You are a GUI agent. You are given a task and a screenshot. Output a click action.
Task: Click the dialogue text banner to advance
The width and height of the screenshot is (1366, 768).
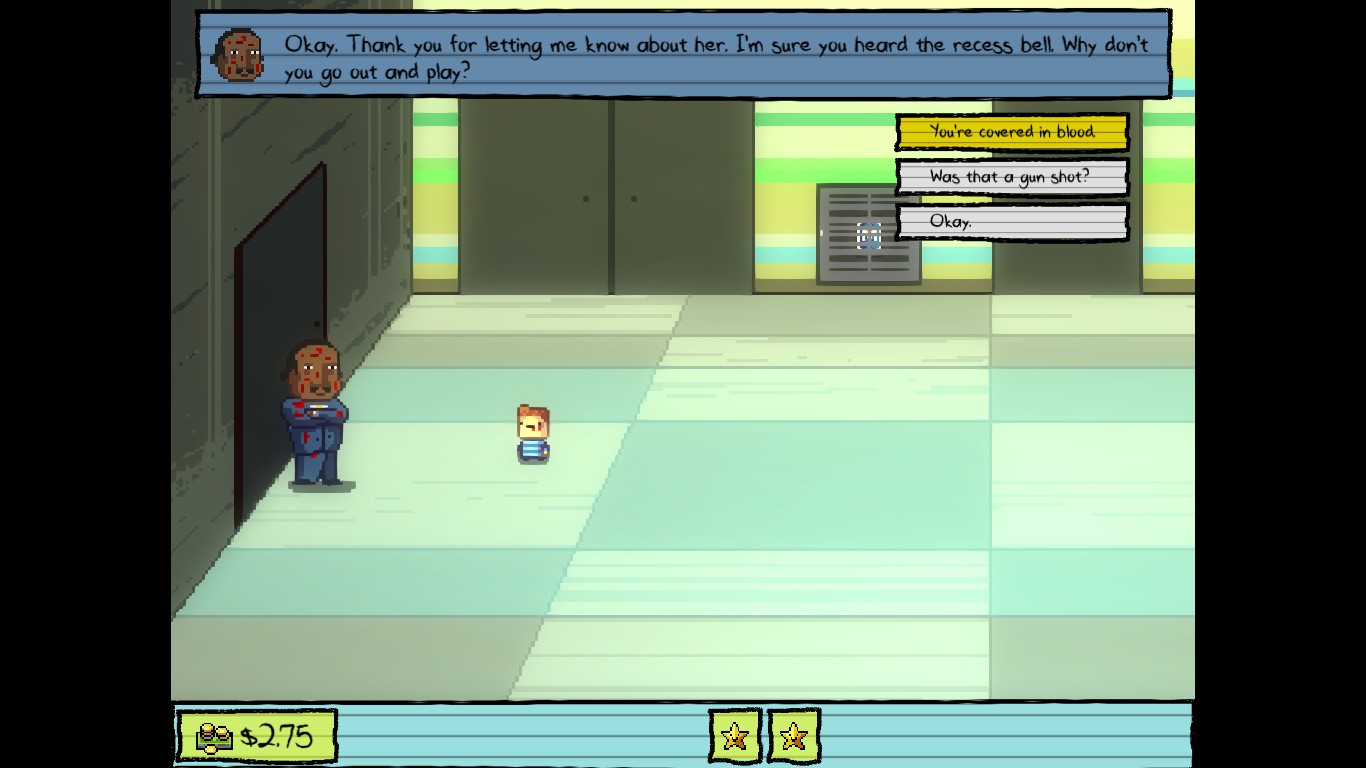[x=686, y=55]
